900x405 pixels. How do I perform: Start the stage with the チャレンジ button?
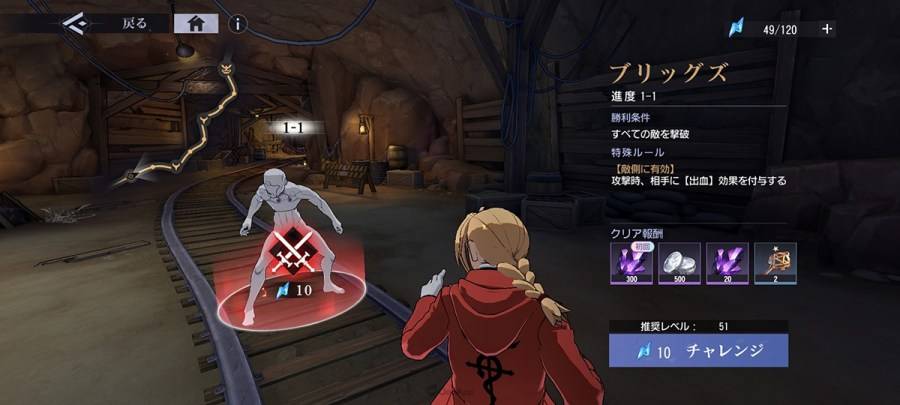pyautogui.click(x=699, y=351)
